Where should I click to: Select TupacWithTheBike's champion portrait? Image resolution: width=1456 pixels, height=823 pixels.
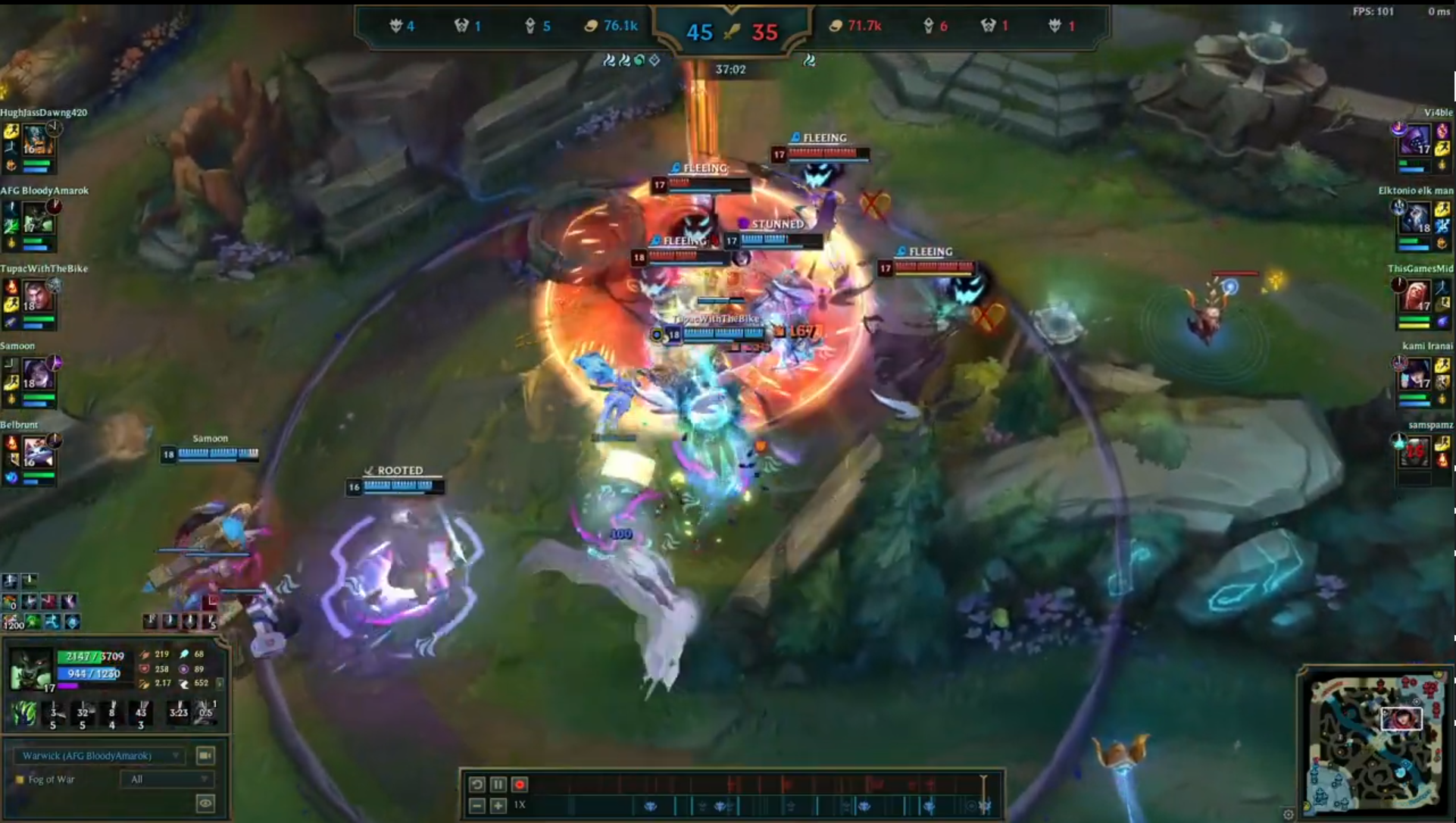click(x=36, y=296)
